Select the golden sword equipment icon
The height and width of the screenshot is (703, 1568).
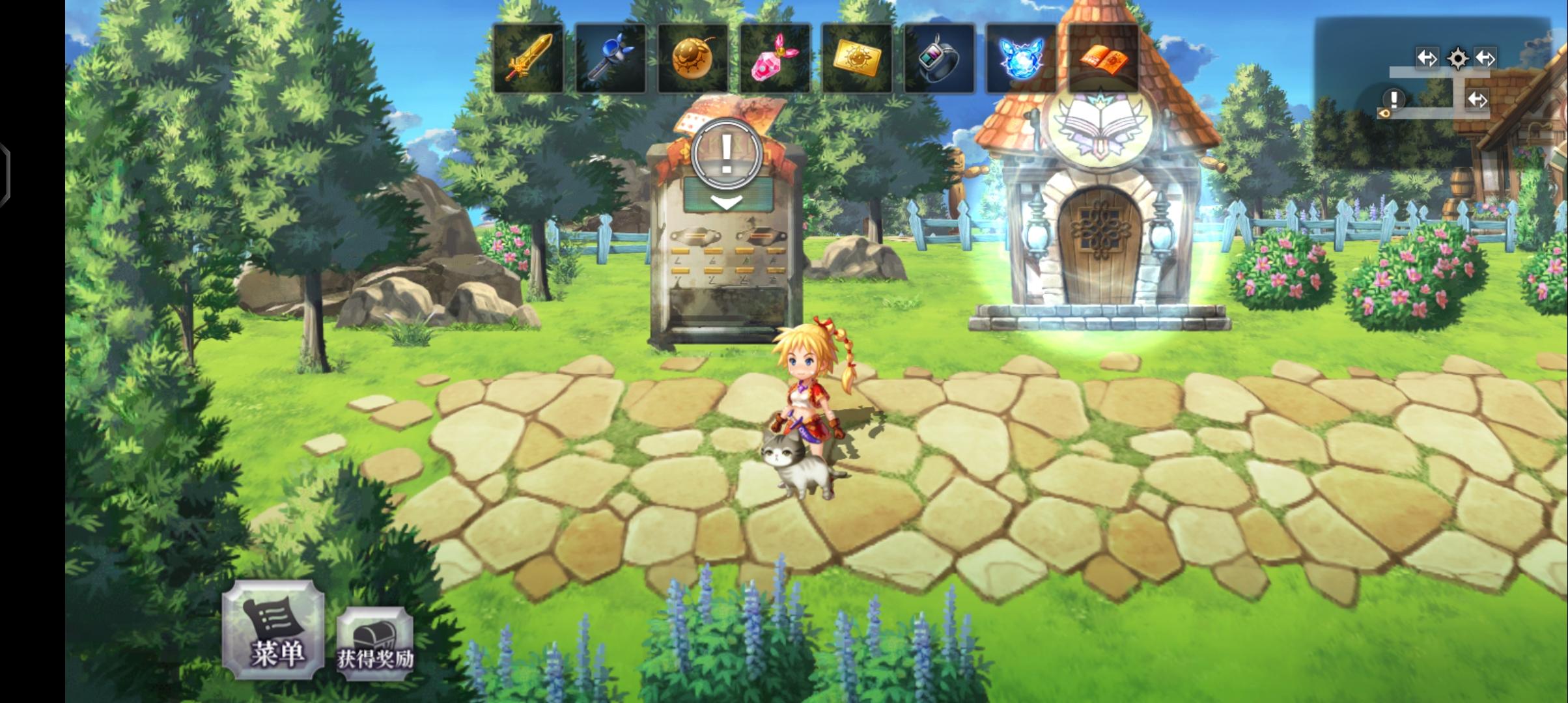(529, 57)
